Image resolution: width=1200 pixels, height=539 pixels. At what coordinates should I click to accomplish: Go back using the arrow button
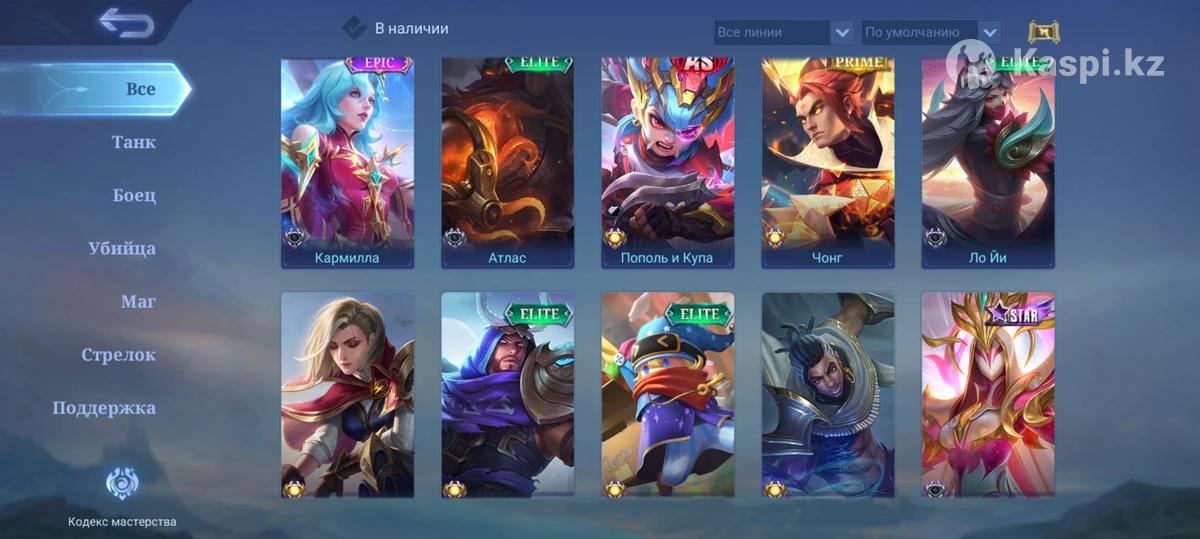pos(126,23)
